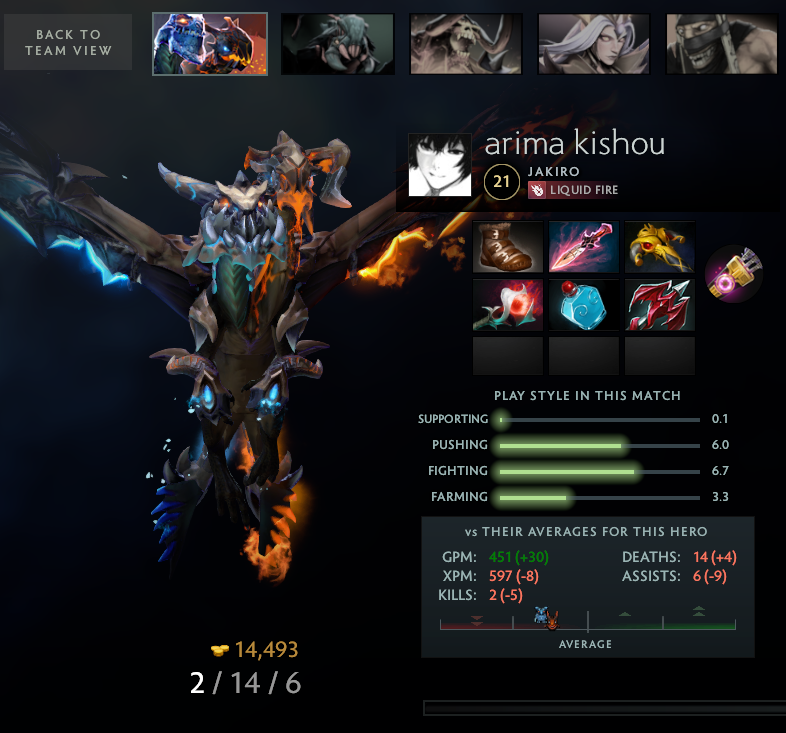This screenshot has height=733, width=786.
Task: Open arima kishou's player avatar
Action: click(439, 165)
